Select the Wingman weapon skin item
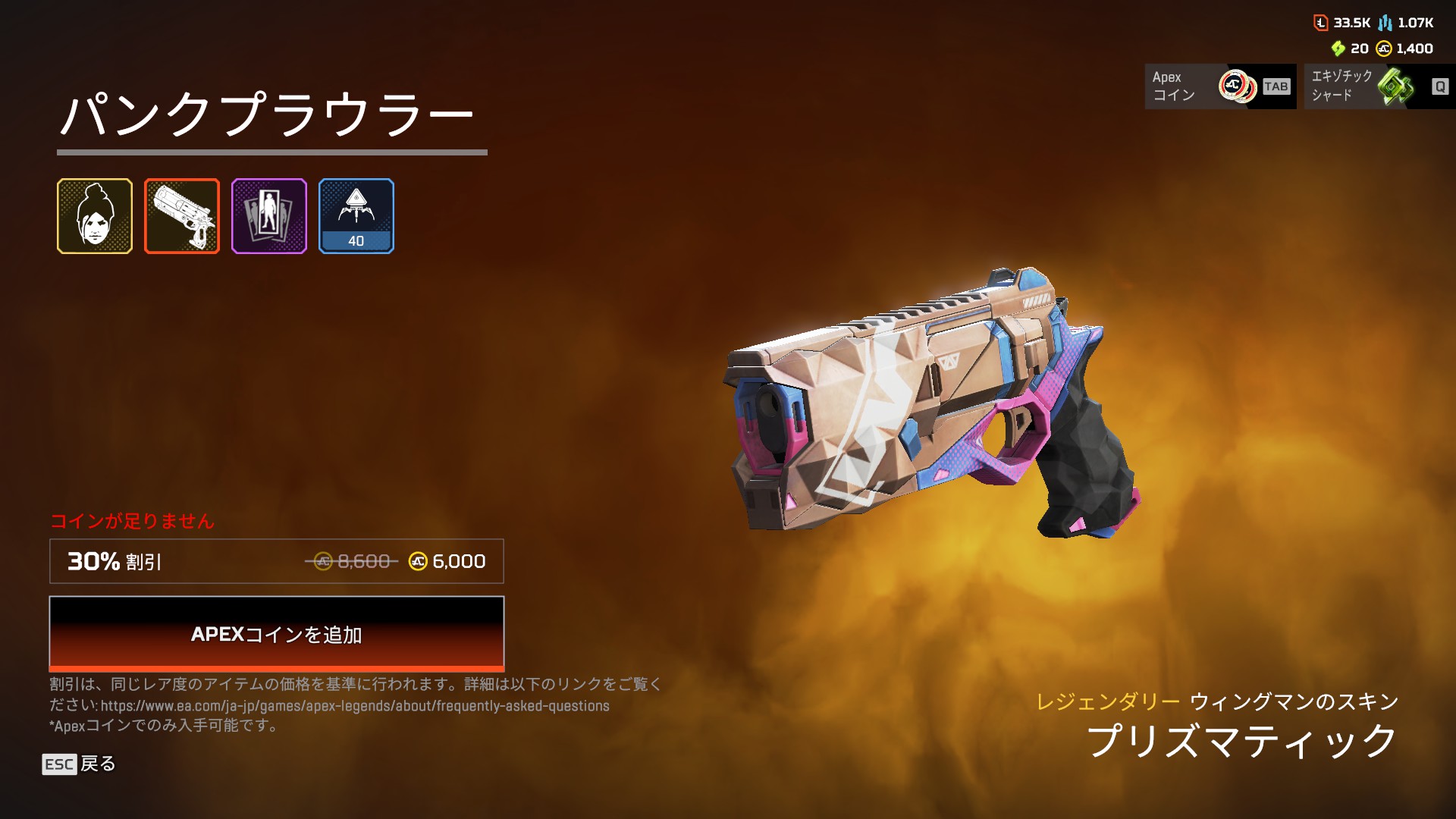 click(182, 216)
